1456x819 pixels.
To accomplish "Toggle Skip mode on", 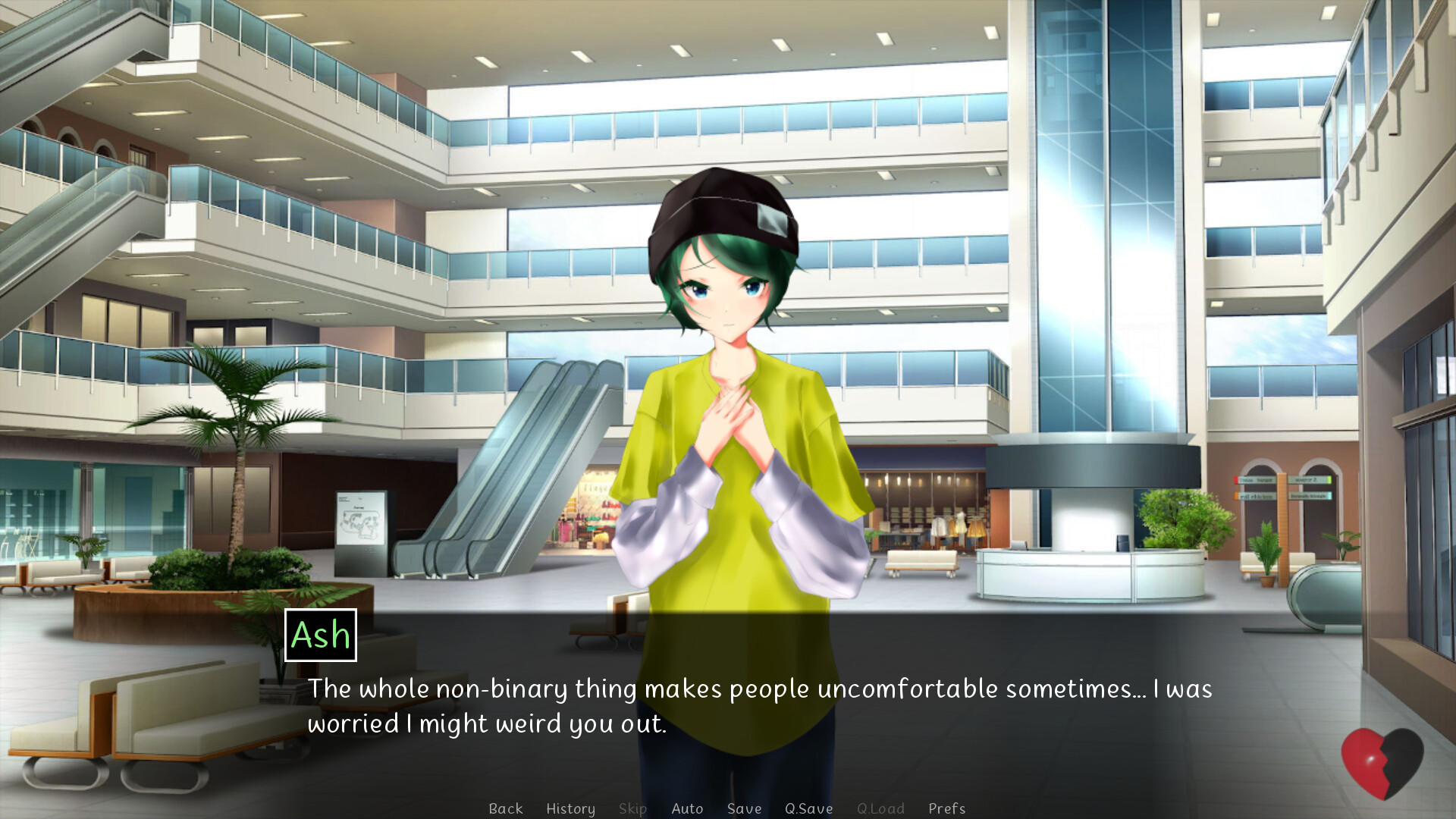I will coord(632,808).
